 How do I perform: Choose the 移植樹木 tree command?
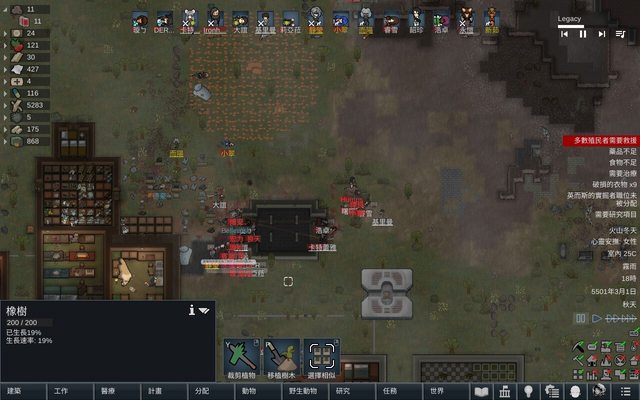(x=279, y=357)
